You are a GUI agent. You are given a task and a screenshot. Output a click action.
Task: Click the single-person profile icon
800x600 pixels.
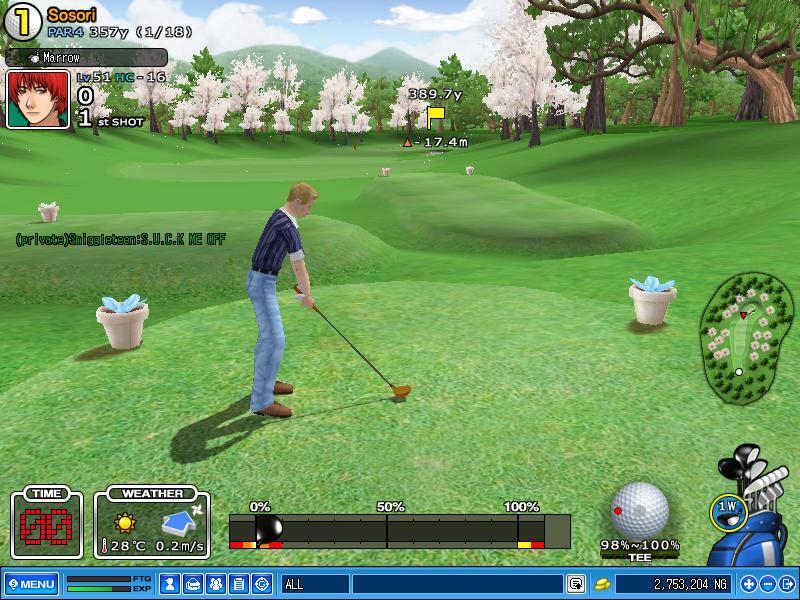coord(171,584)
